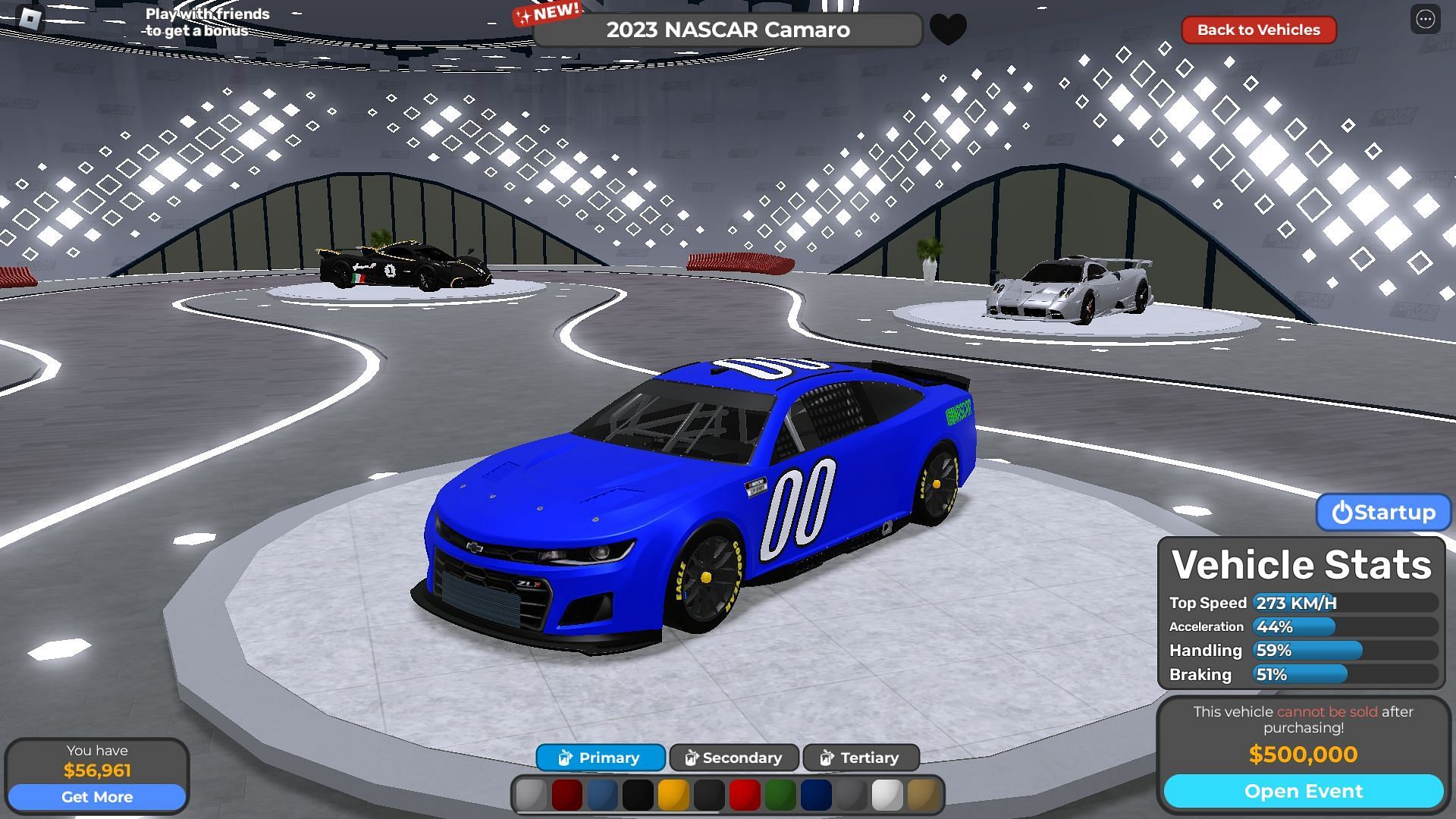Click Open Event to get the car
Screen dimensions: 1456x819
1303,792
